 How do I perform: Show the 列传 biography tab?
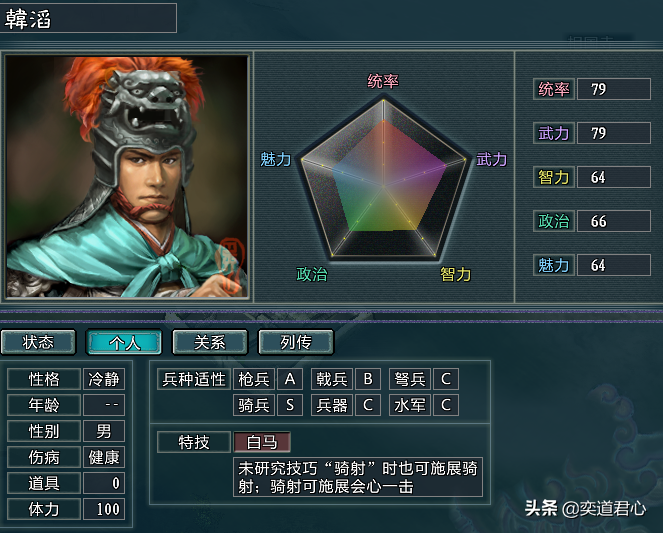pyautogui.click(x=295, y=342)
